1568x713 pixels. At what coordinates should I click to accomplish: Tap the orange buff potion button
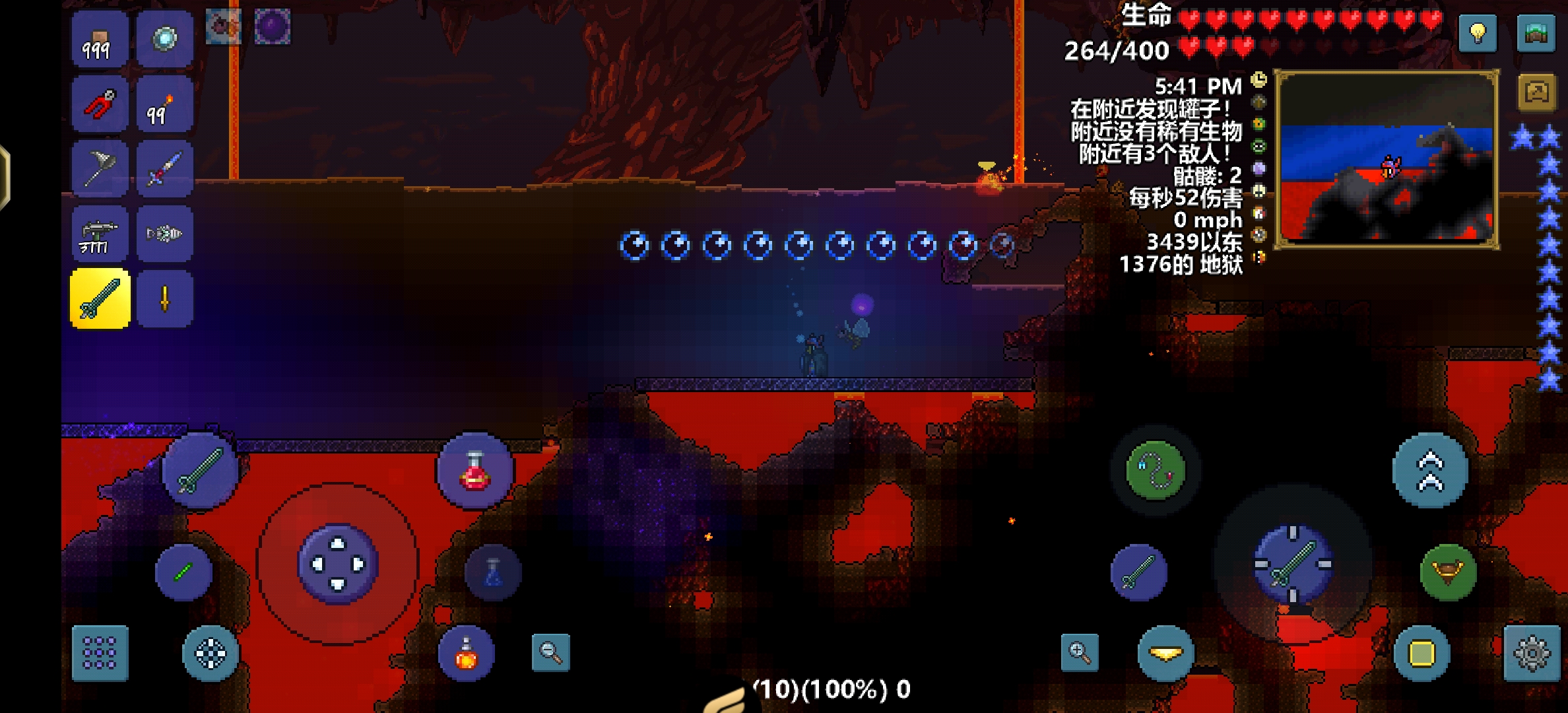pyautogui.click(x=466, y=653)
